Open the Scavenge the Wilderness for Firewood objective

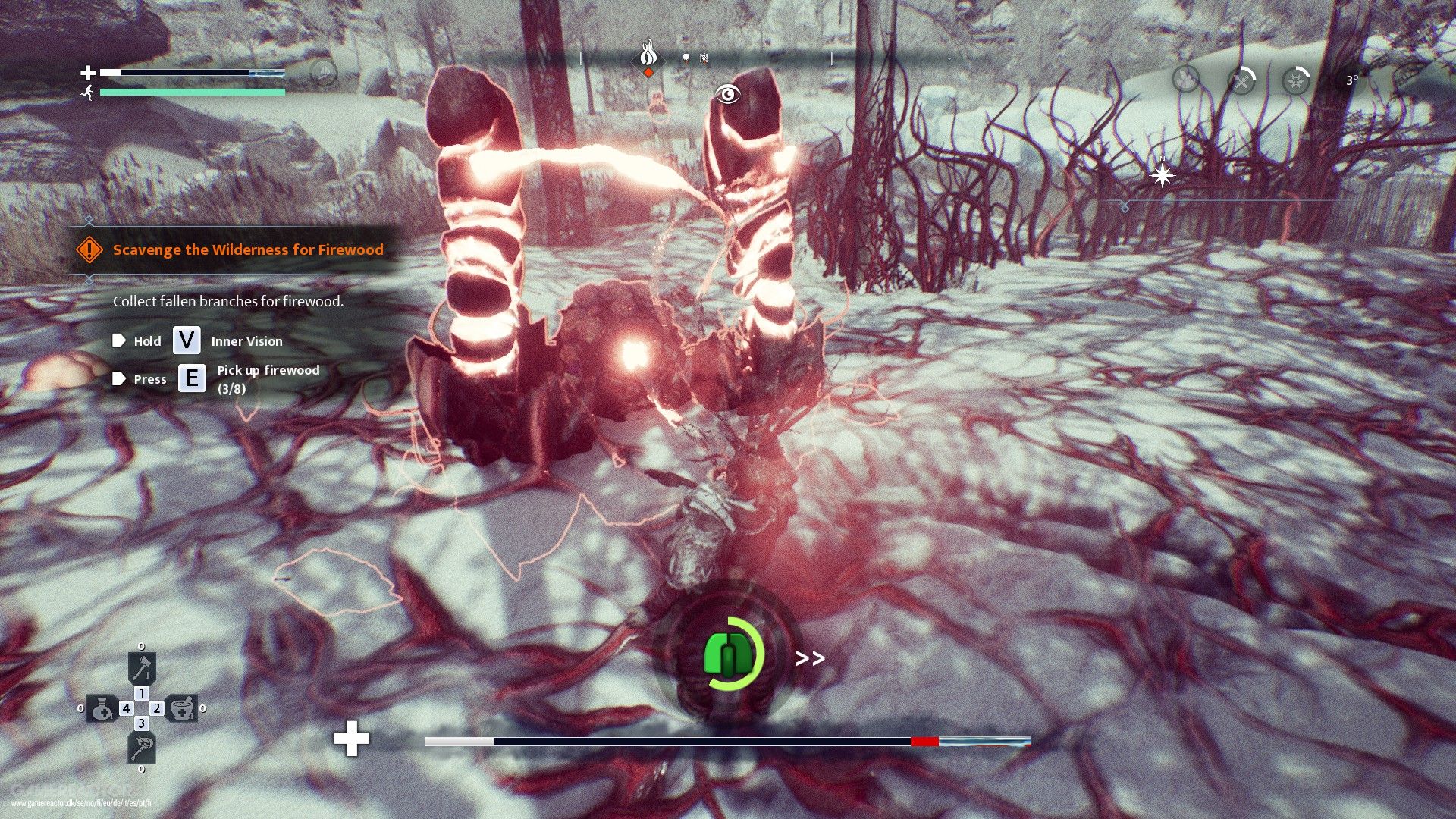(247, 249)
